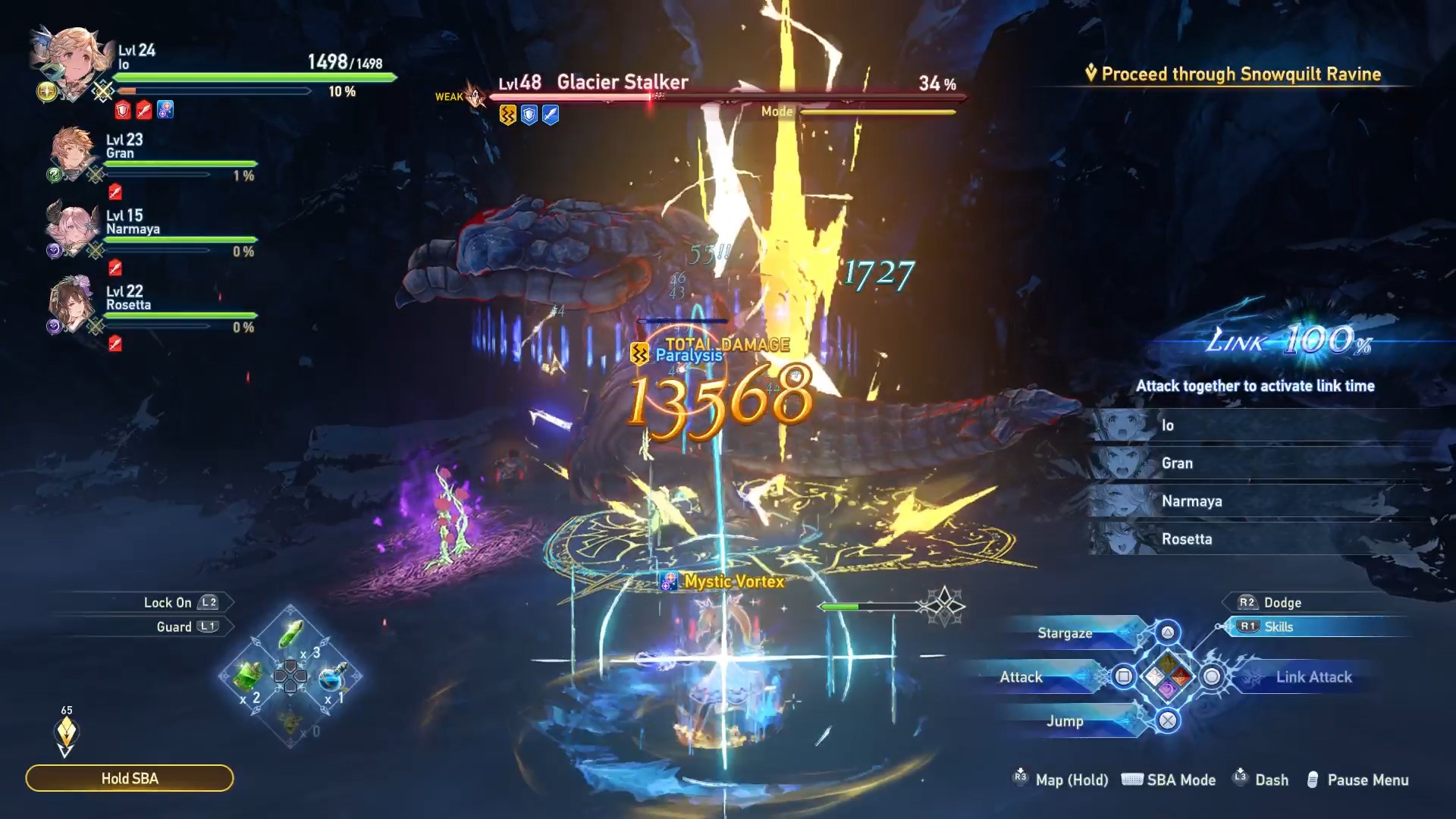This screenshot has height=819, width=1456.
Task: Select Io's row in the Link panel
Action: 1259,425
